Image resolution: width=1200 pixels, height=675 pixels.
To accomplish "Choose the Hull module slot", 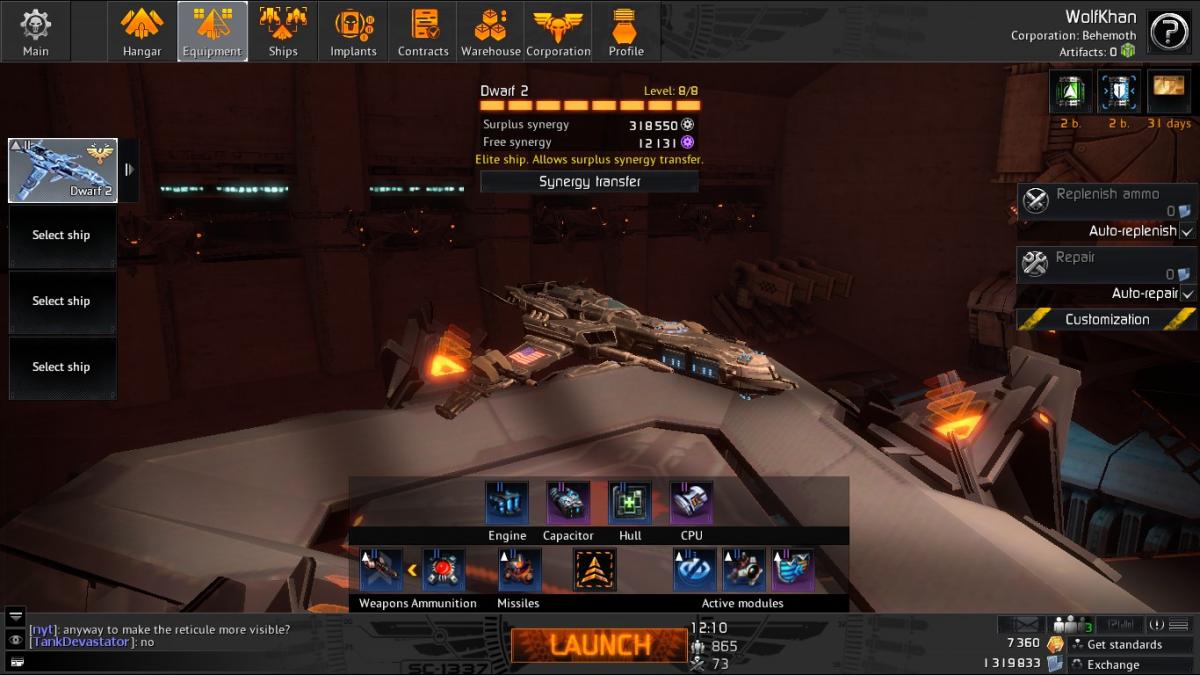I will pos(630,503).
